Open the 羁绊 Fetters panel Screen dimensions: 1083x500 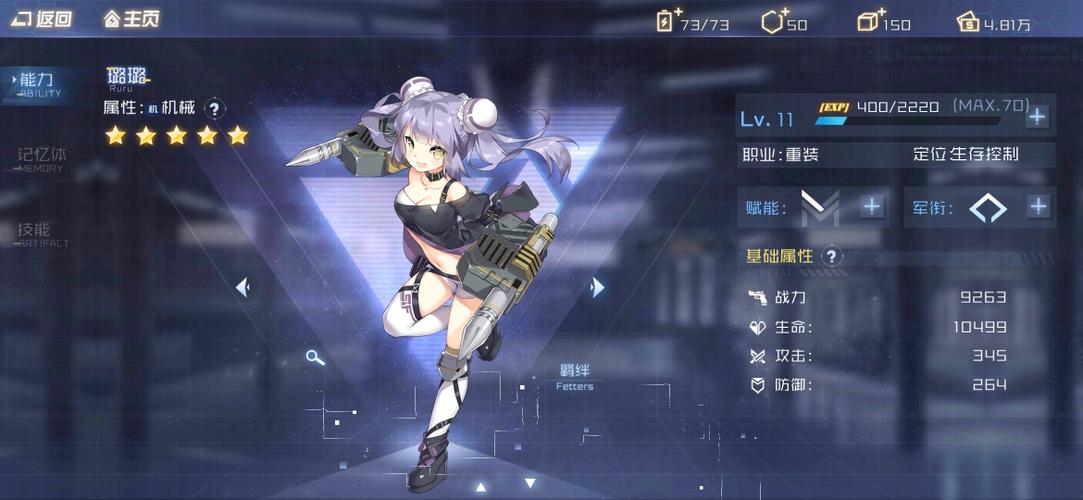tap(574, 377)
